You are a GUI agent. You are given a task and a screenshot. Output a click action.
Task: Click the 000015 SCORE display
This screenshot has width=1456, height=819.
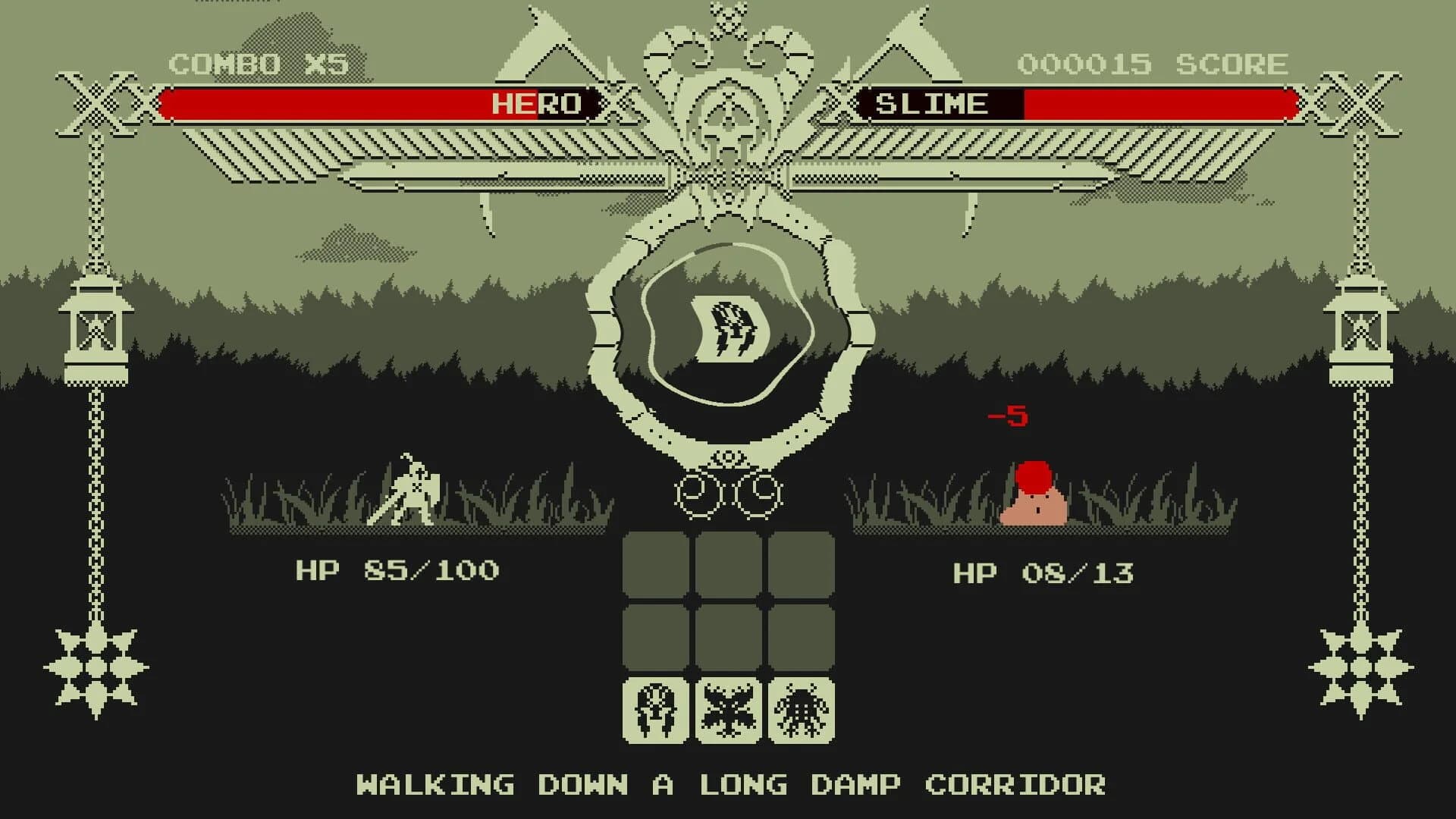(1153, 64)
